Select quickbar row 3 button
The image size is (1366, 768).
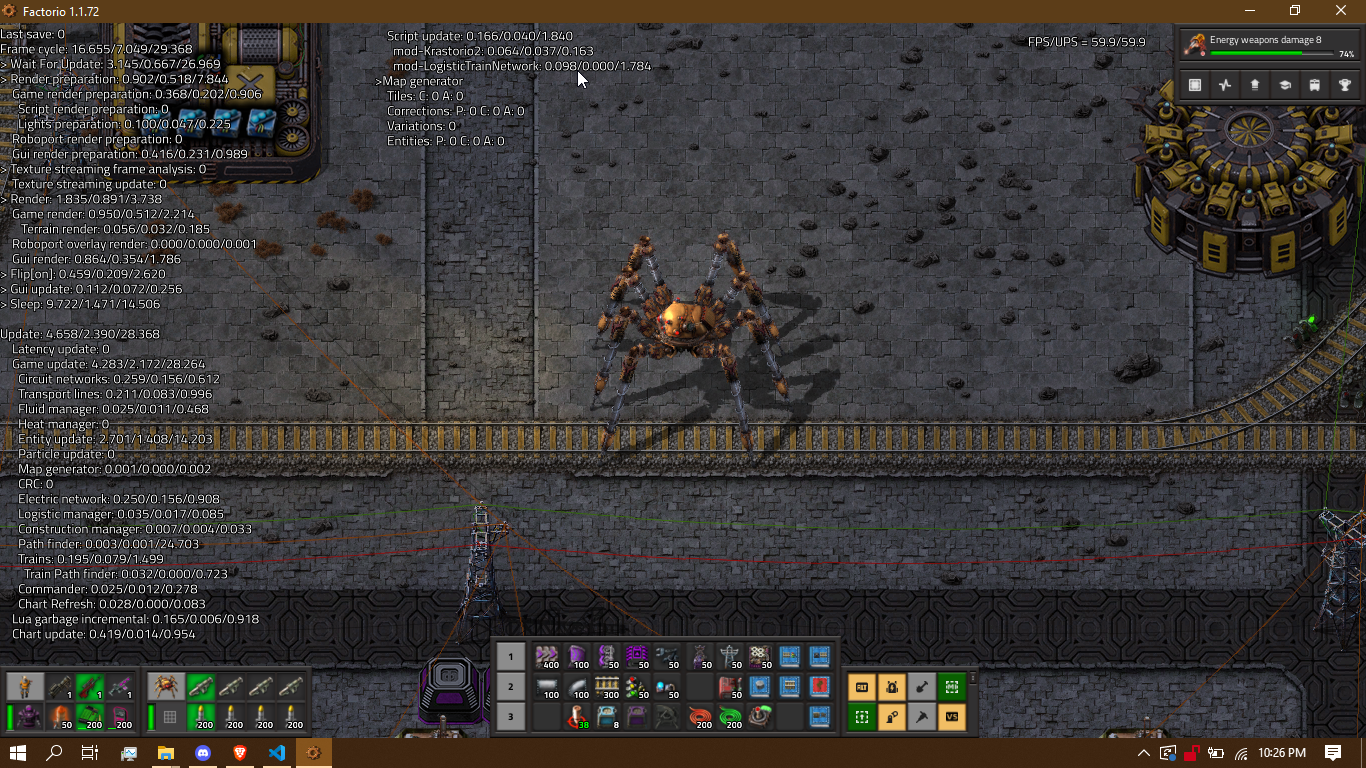511,717
